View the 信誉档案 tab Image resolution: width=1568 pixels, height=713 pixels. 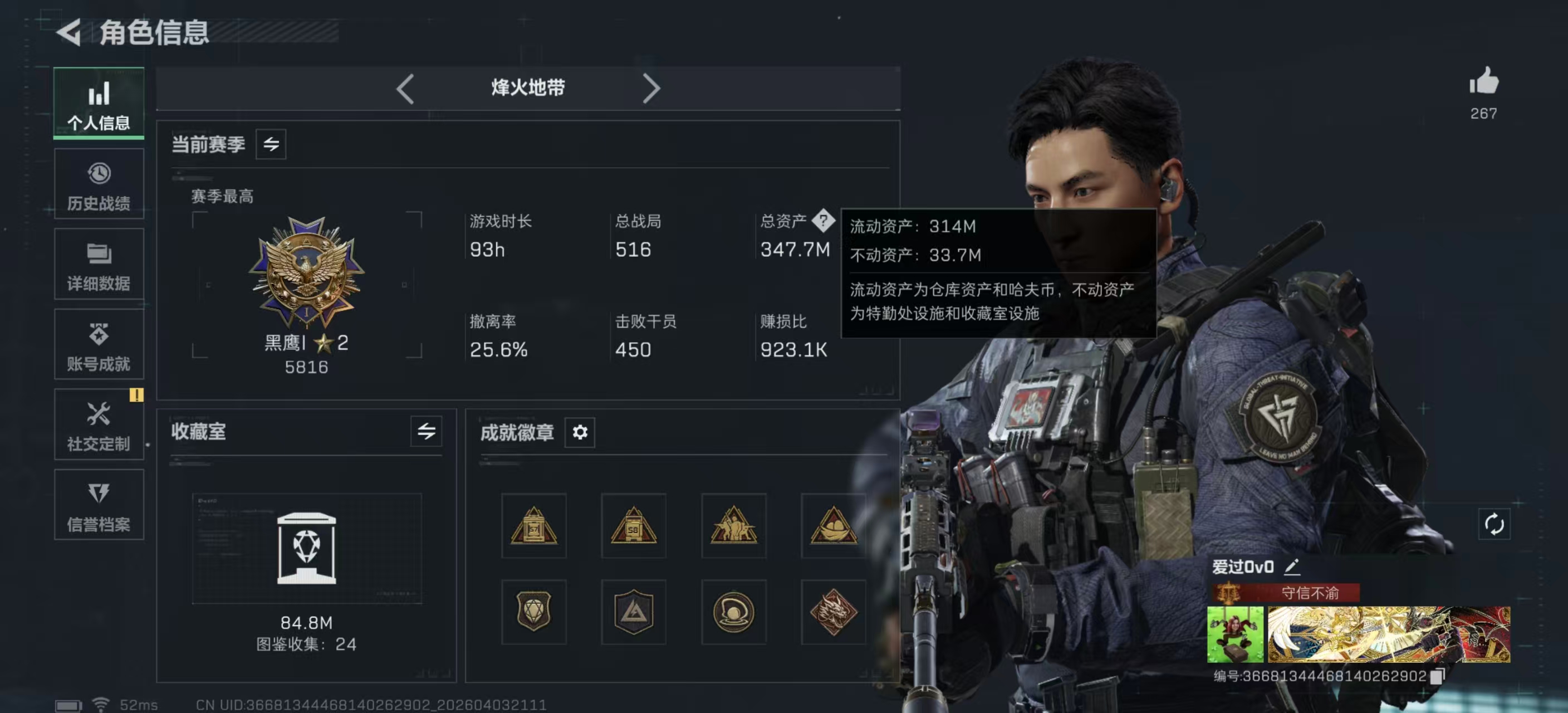point(99,505)
